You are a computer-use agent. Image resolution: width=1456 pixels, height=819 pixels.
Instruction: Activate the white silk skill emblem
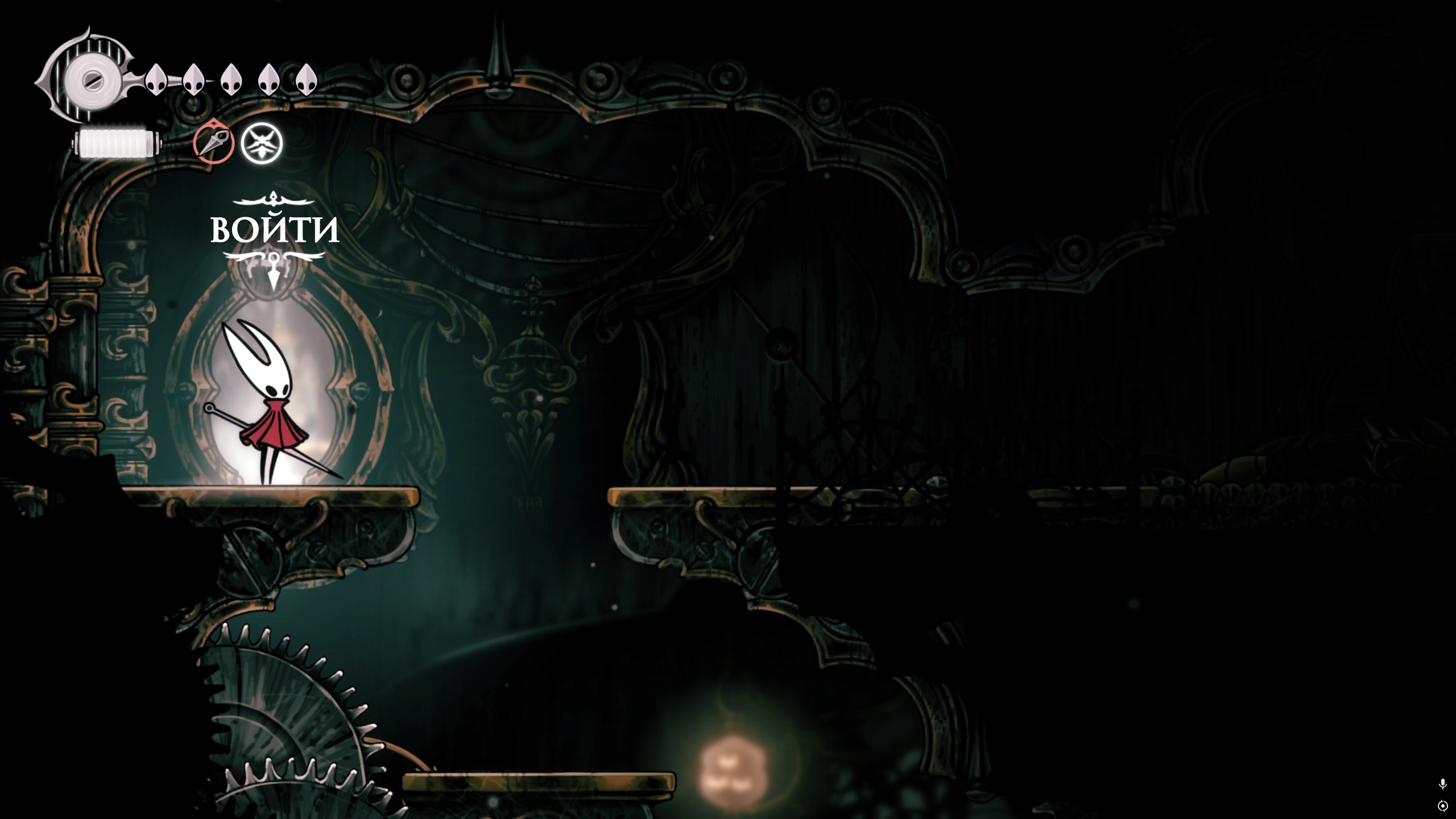pos(262,143)
